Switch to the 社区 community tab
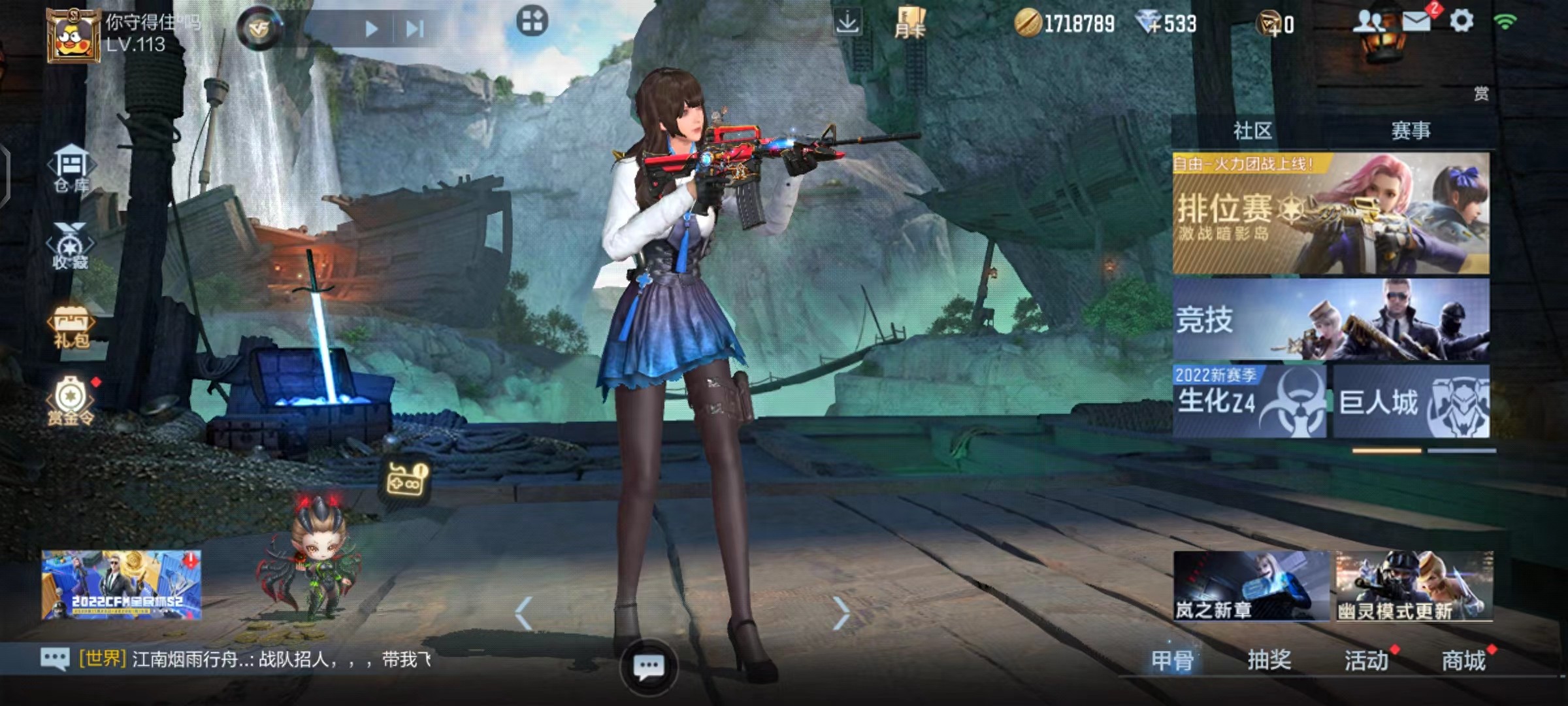The width and height of the screenshot is (1568, 706). [1252, 131]
